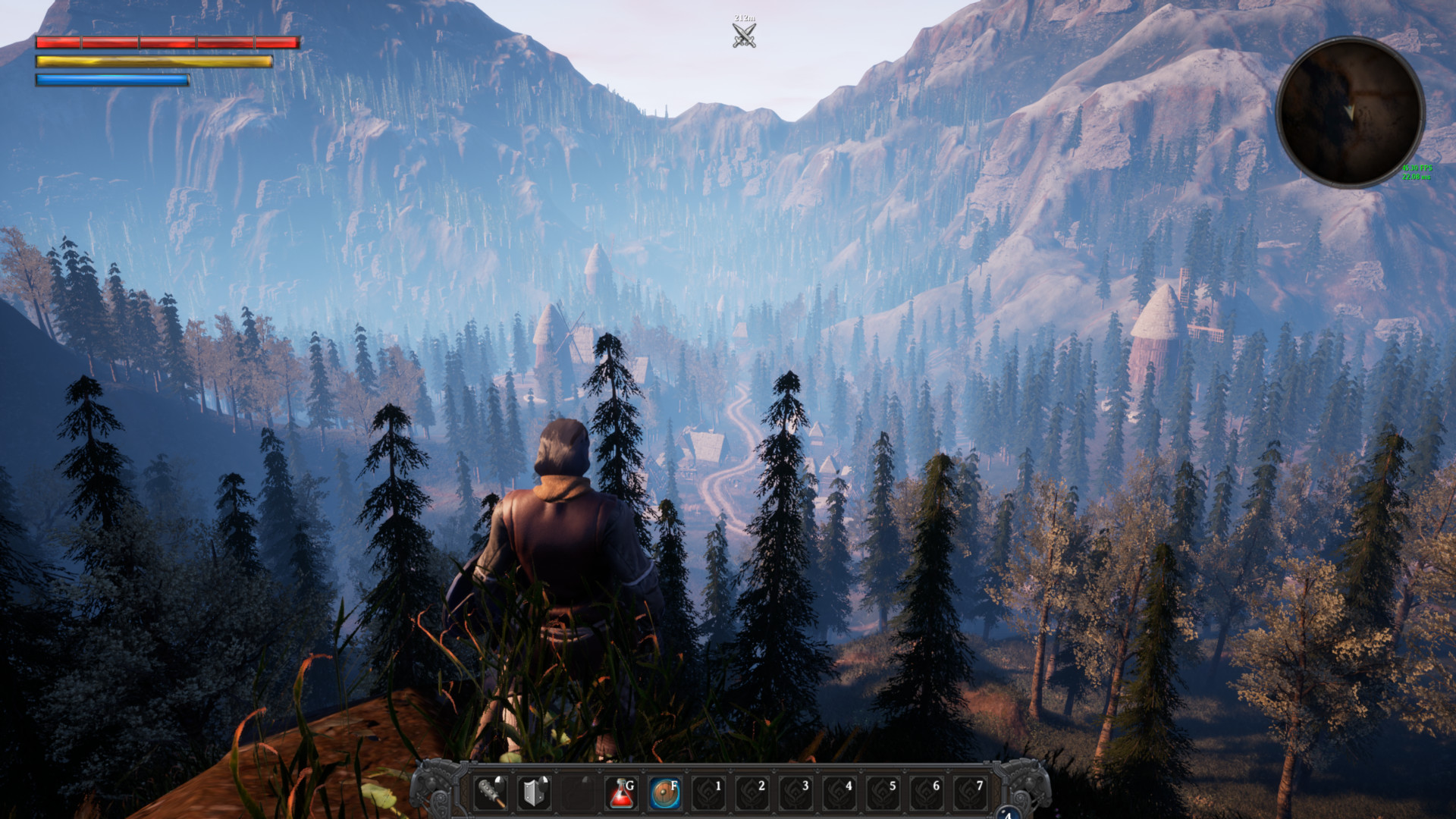Click the green FPS counter under the minimap
This screenshot has width=1456, height=819.
coord(1417,166)
